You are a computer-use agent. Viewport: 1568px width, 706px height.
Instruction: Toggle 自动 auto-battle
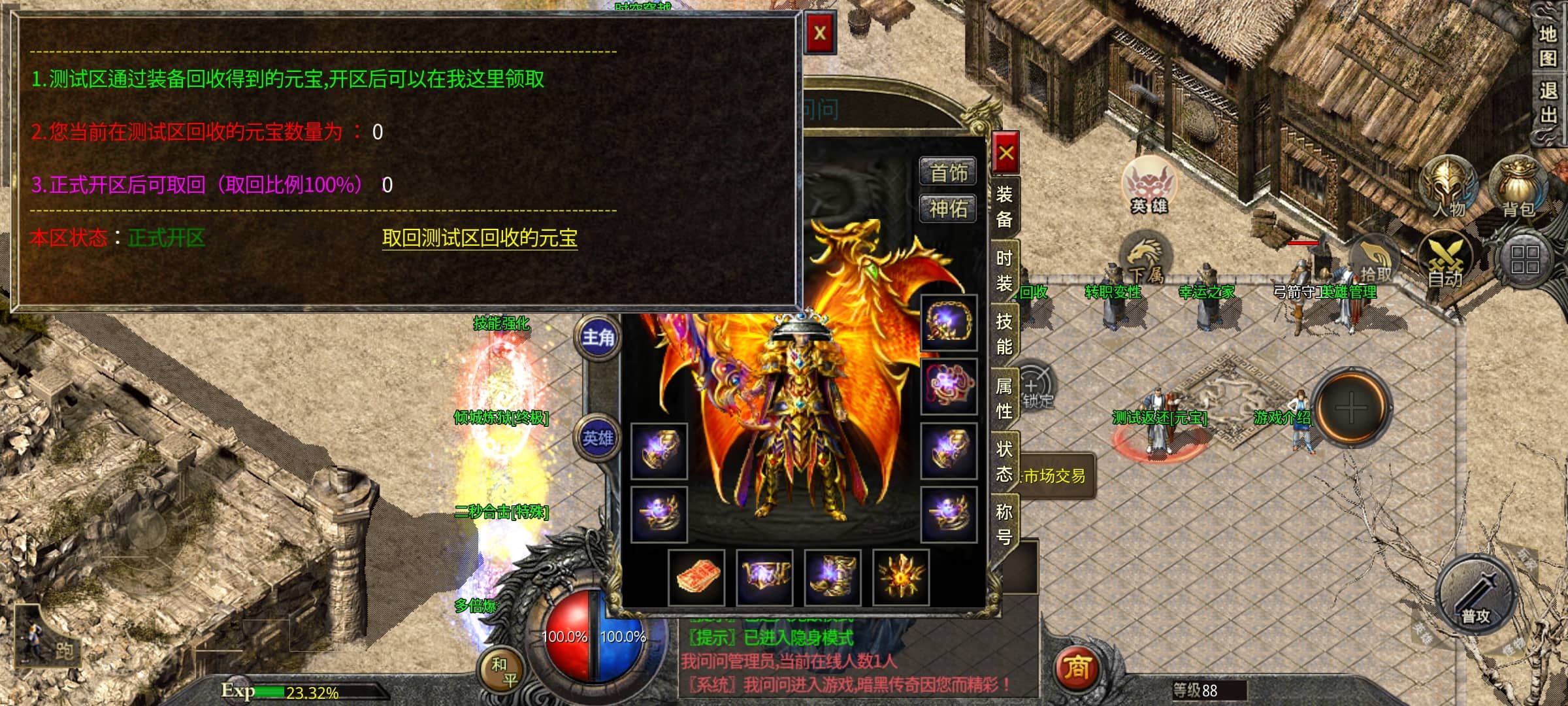coord(1446,261)
